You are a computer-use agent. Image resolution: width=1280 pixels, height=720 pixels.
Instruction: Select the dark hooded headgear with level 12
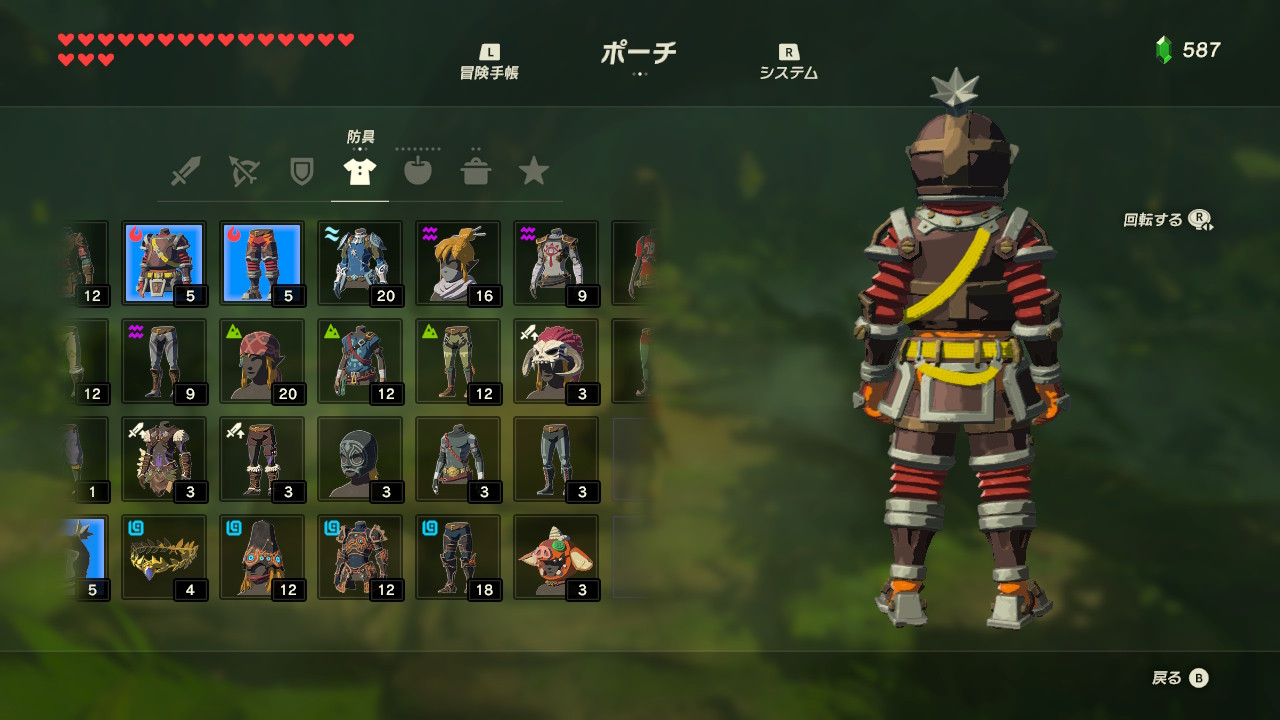coord(262,557)
